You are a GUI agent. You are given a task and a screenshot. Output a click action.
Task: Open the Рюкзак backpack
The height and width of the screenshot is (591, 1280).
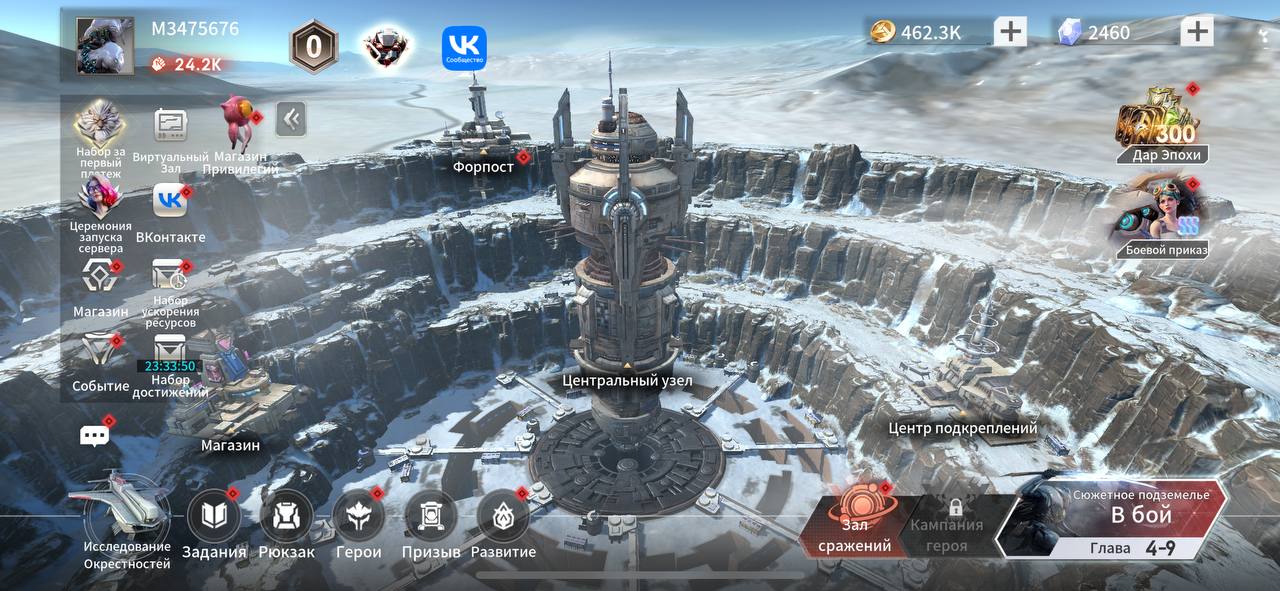[x=287, y=518]
